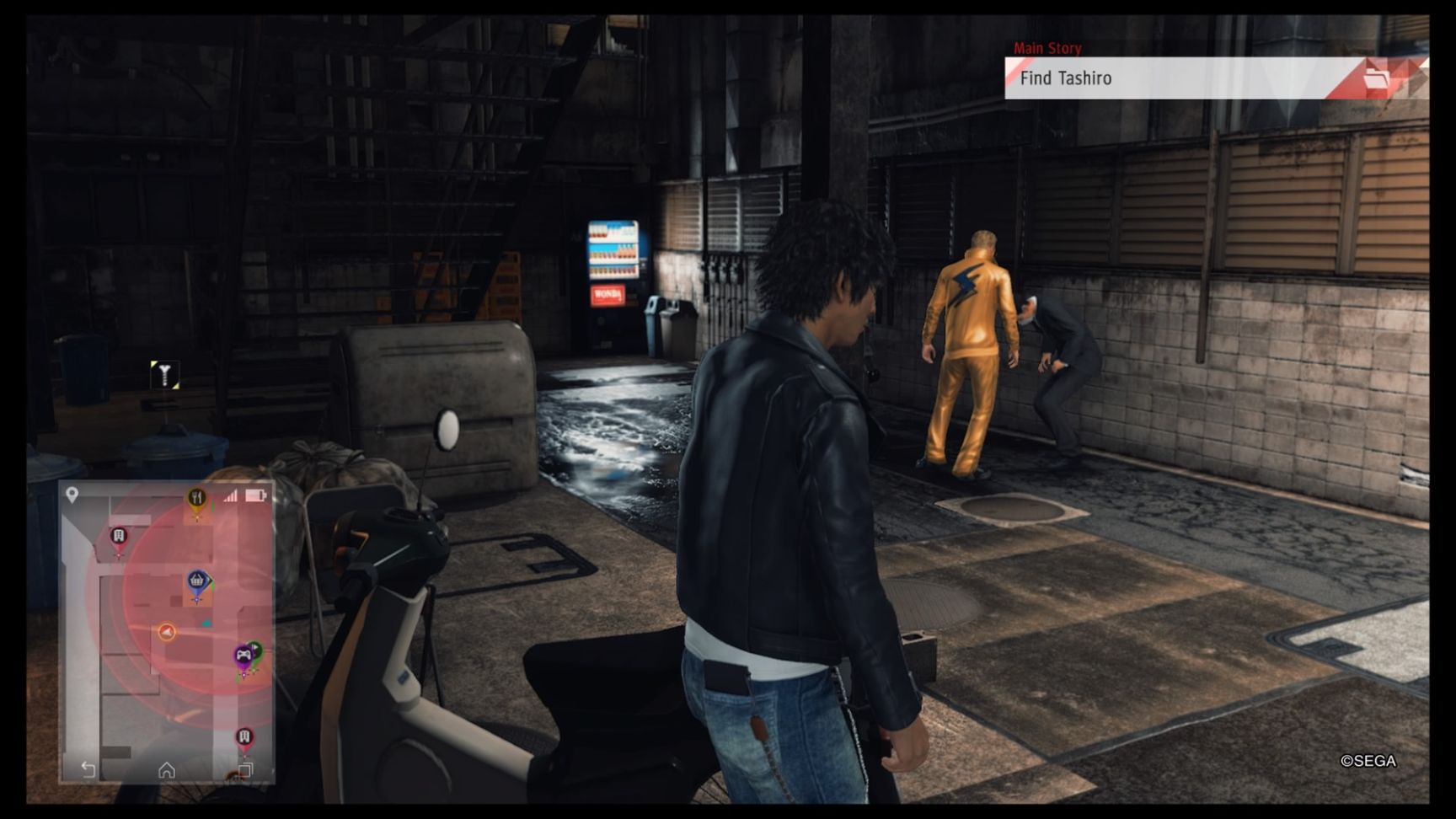Select the blue shopping basket pin on the minimap
The width and height of the screenshot is (1456, 819).
tap(197, 580)
